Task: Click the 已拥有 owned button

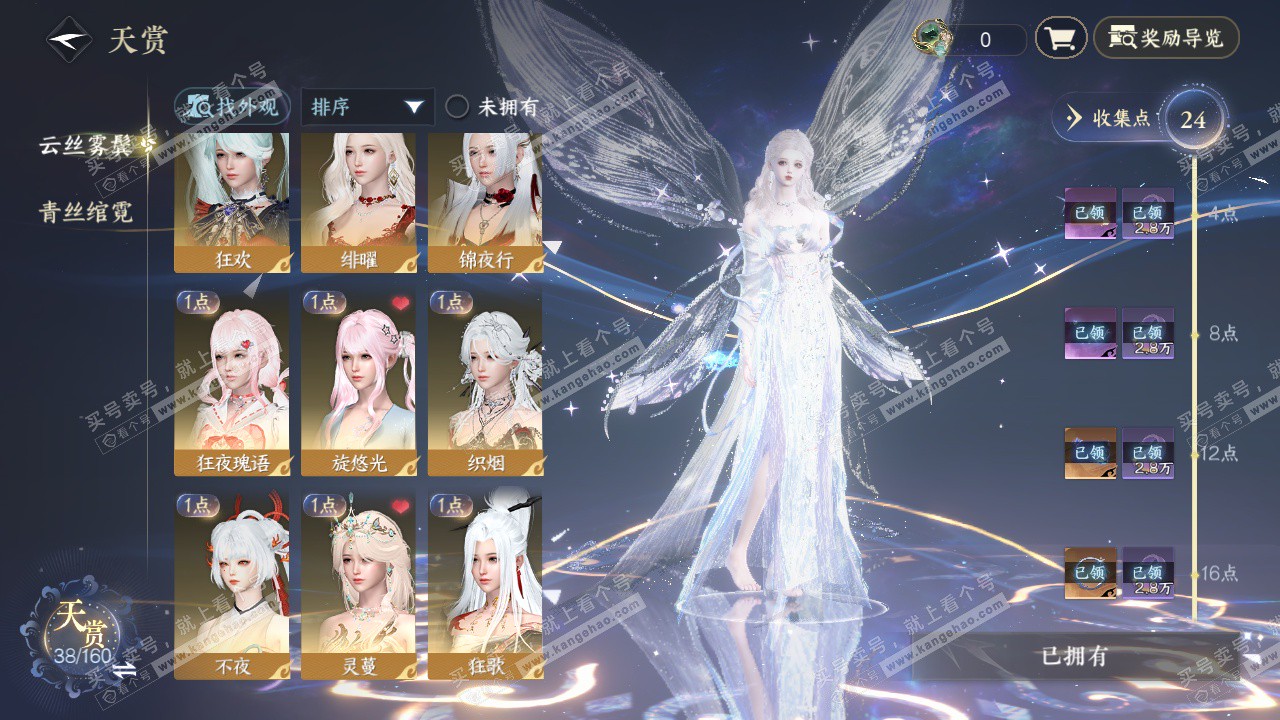Action: click(1075, 657)
